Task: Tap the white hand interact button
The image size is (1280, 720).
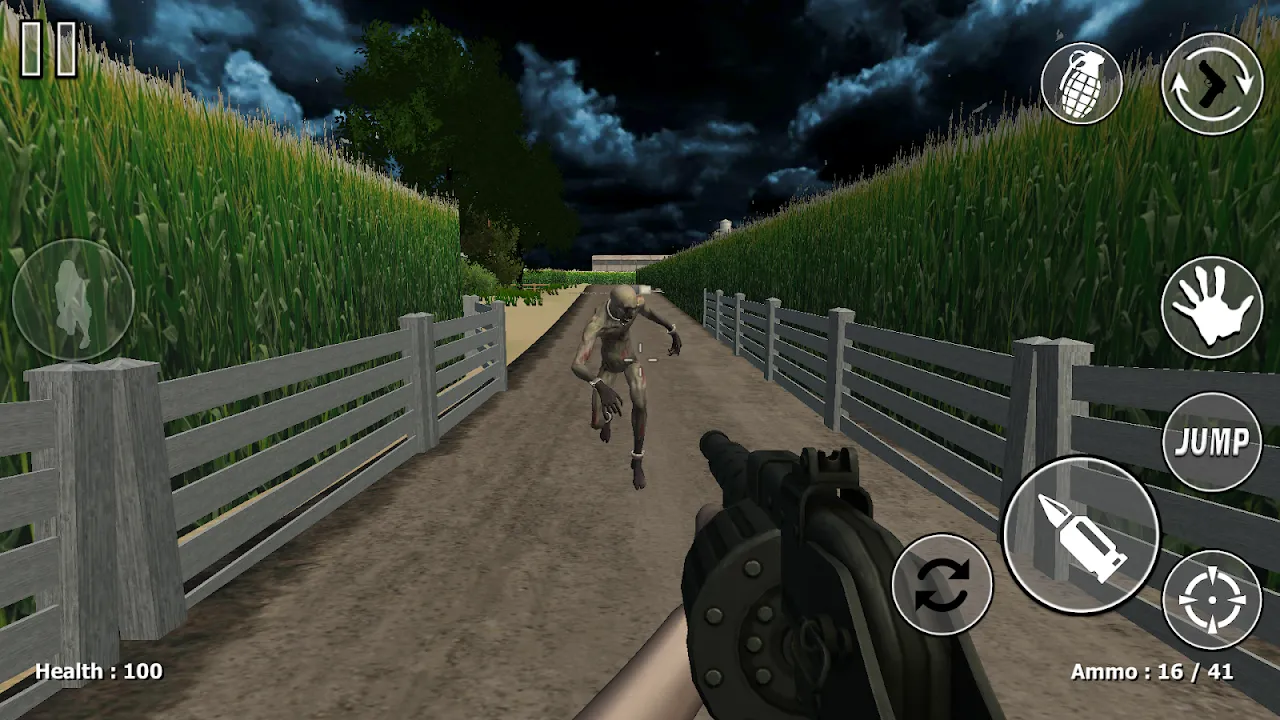Action: click(x=1211, y=307)
